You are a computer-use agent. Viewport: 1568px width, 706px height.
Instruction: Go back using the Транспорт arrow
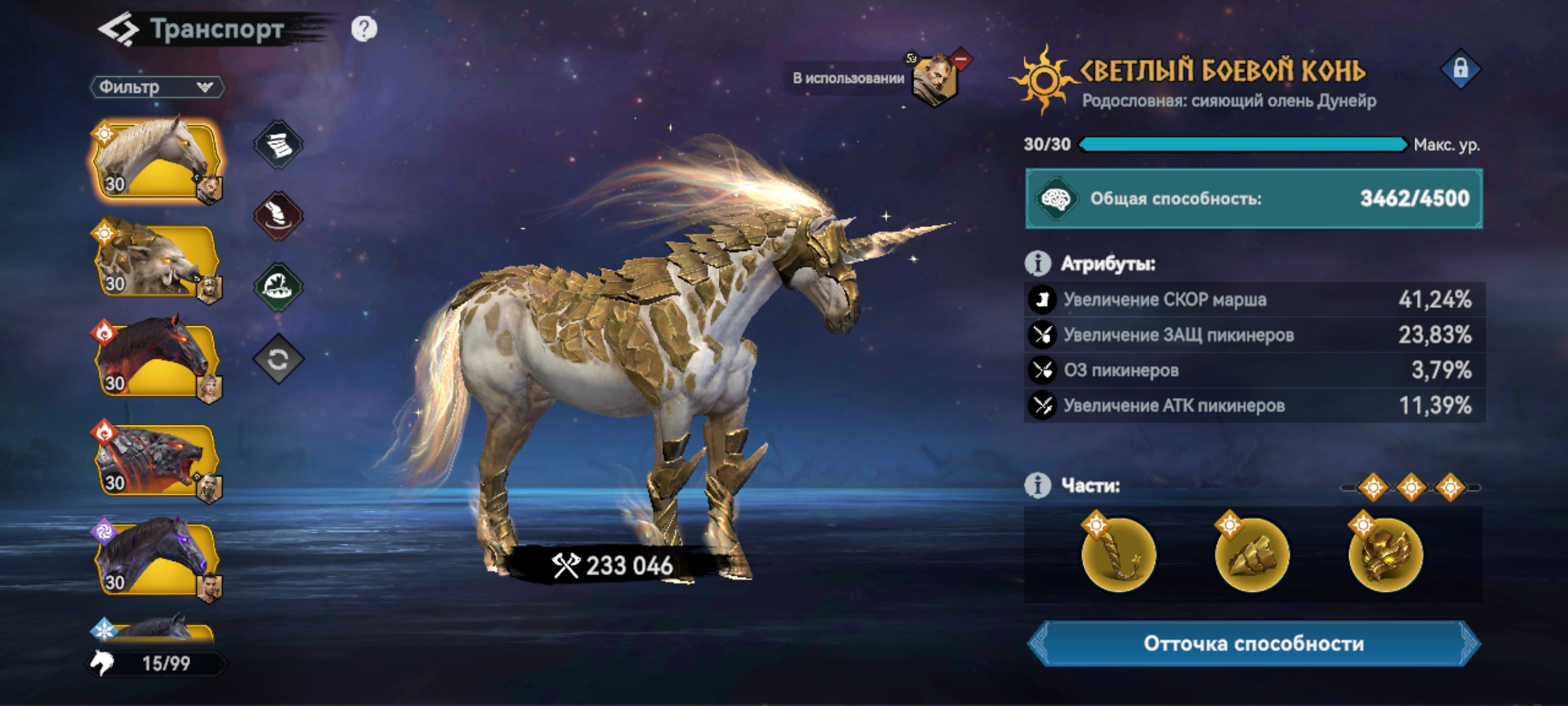[x=118, y=30]
